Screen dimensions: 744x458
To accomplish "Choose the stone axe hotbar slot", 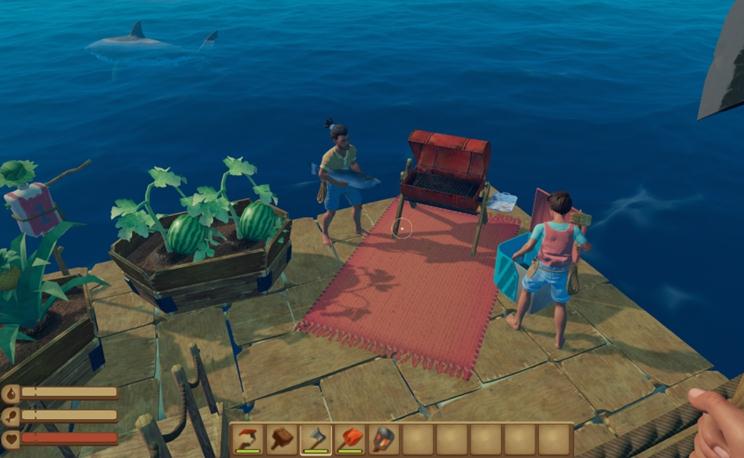I will pyautogui.click(x=318, y=439).
